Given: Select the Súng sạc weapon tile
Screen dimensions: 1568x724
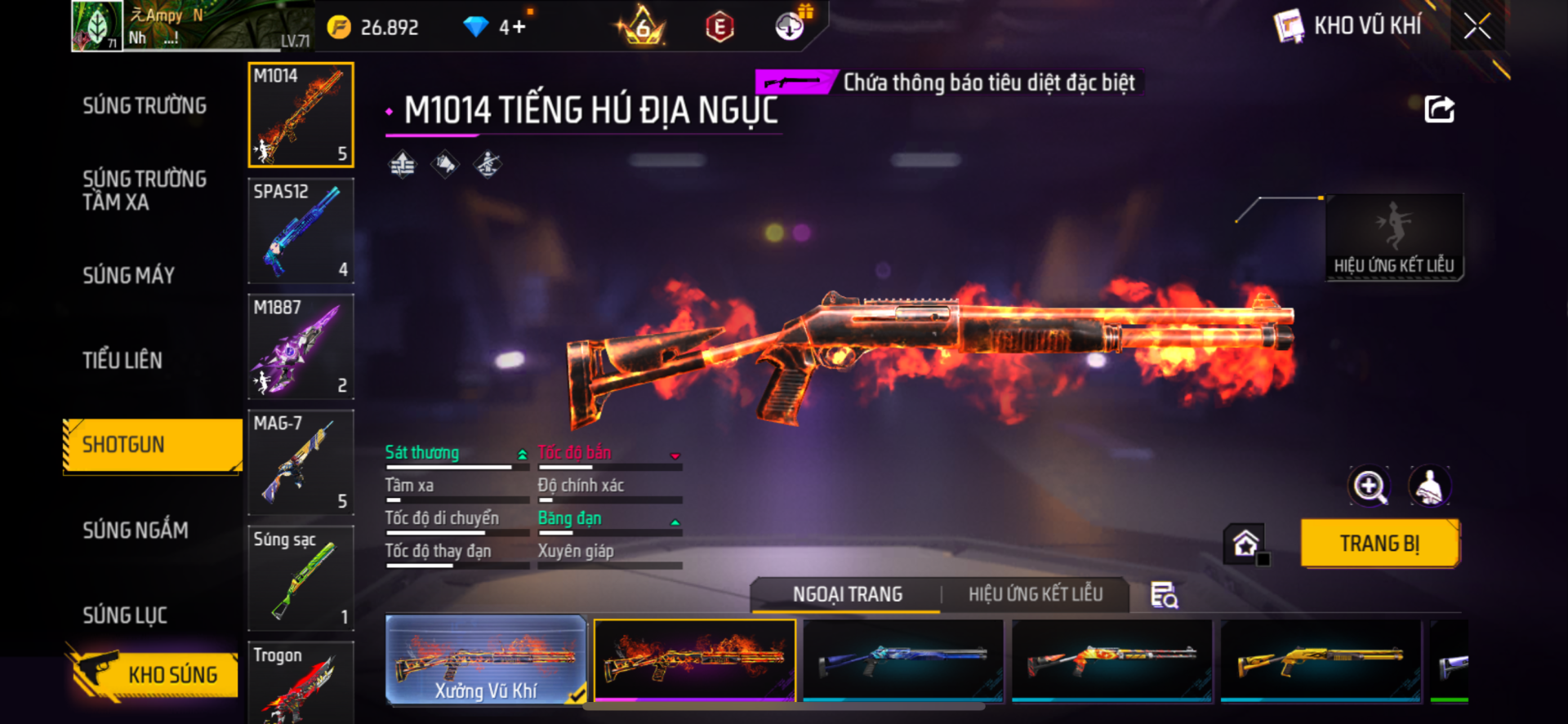Looking at the screenshot, I should tap(301, 578).
